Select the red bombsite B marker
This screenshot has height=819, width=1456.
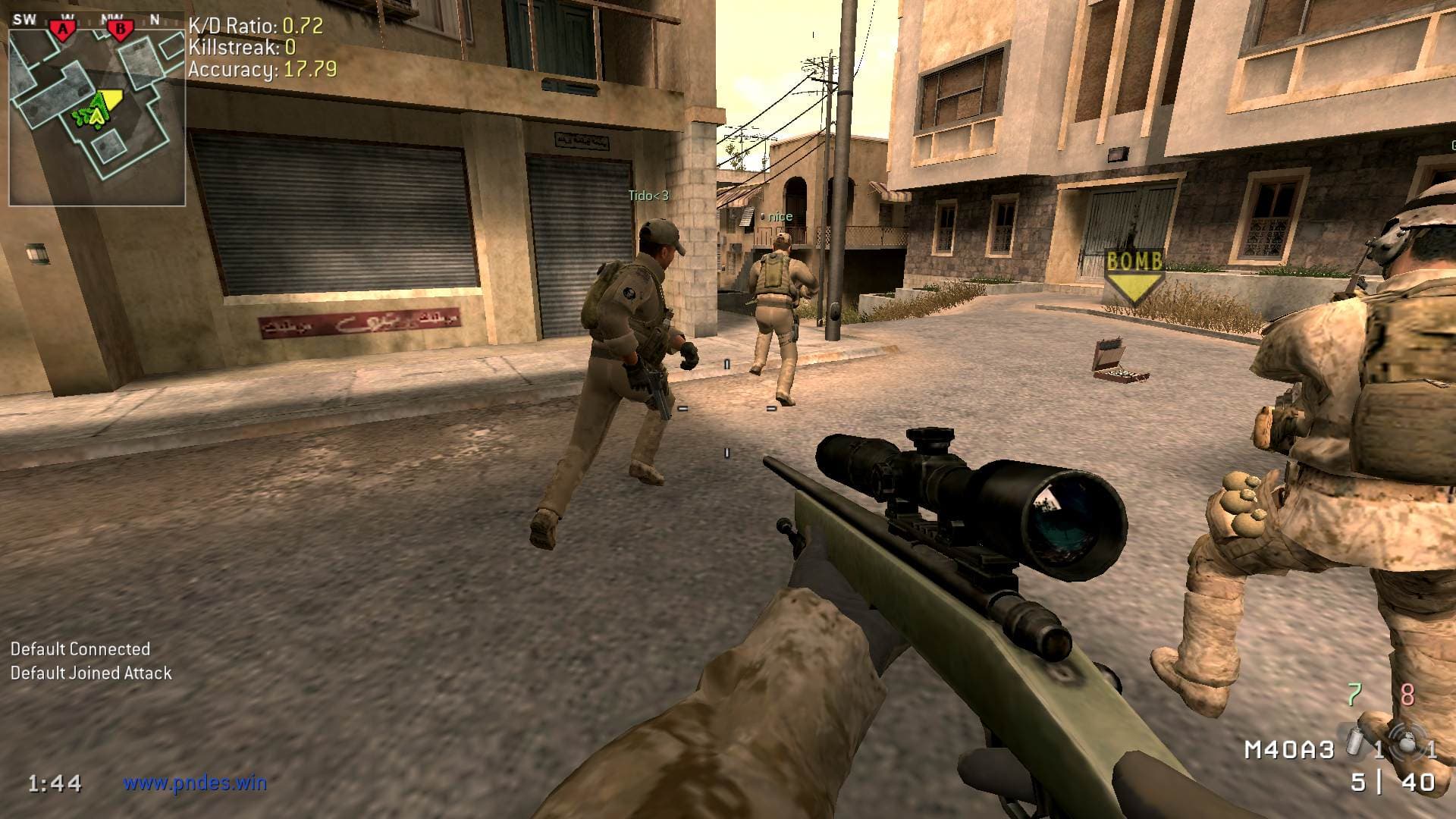tap(119, 29)
